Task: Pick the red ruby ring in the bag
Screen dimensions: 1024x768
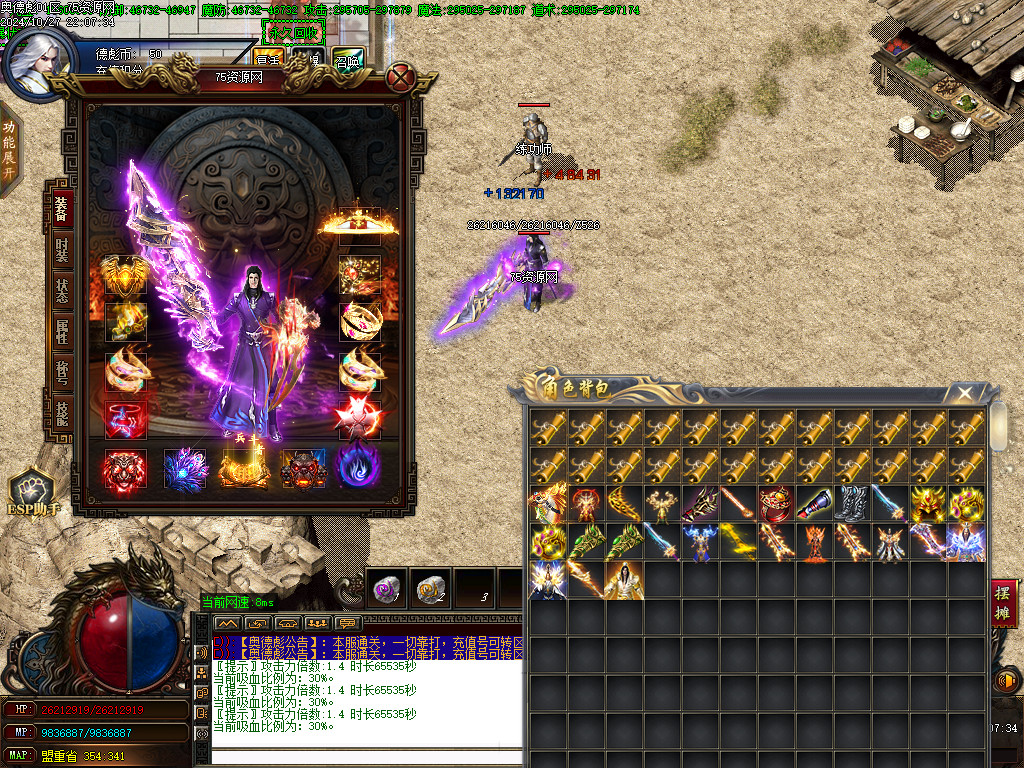Action: (775, 503)
